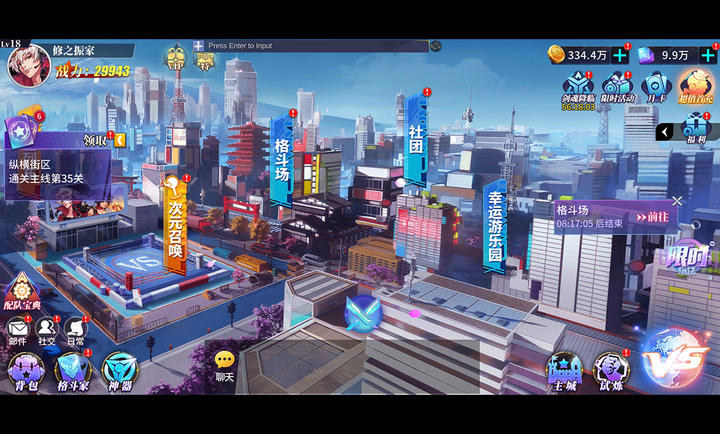Open the 月卡 monthly card icon
Image resolution: width=720 pixels, height=434 pixels.
pos(655,87)
